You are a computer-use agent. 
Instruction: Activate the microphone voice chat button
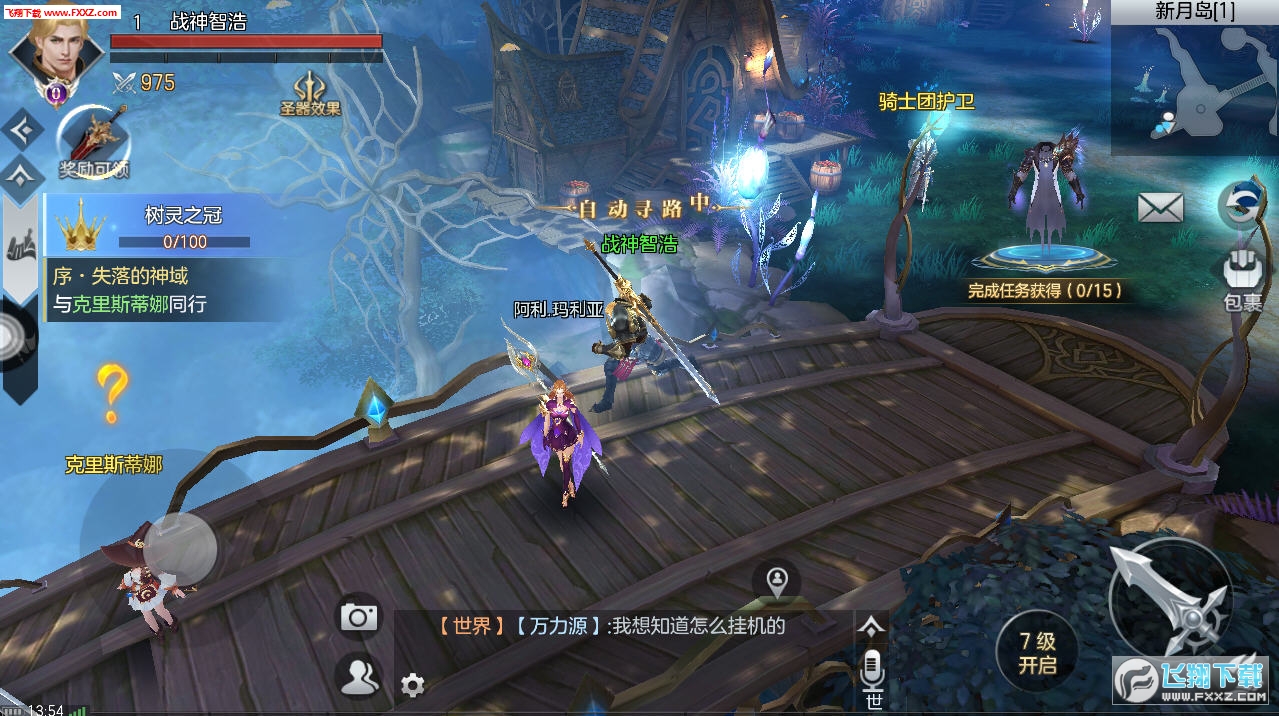[x=873, y=666]
